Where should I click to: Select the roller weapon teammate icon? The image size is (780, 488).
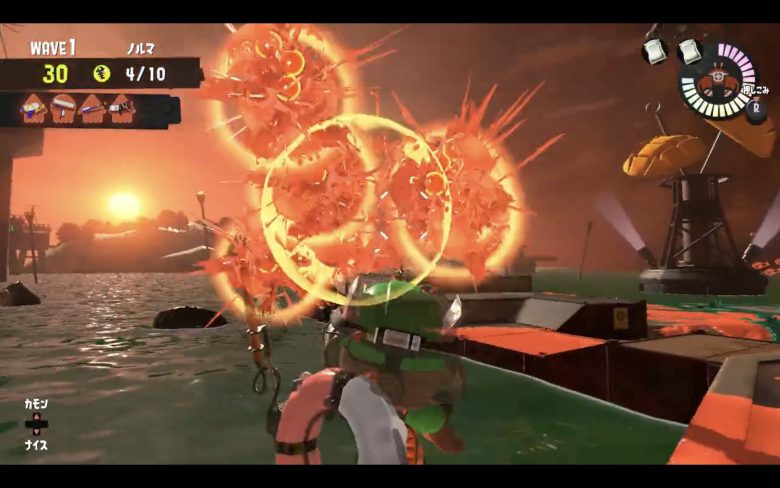[x=64, y=107]
